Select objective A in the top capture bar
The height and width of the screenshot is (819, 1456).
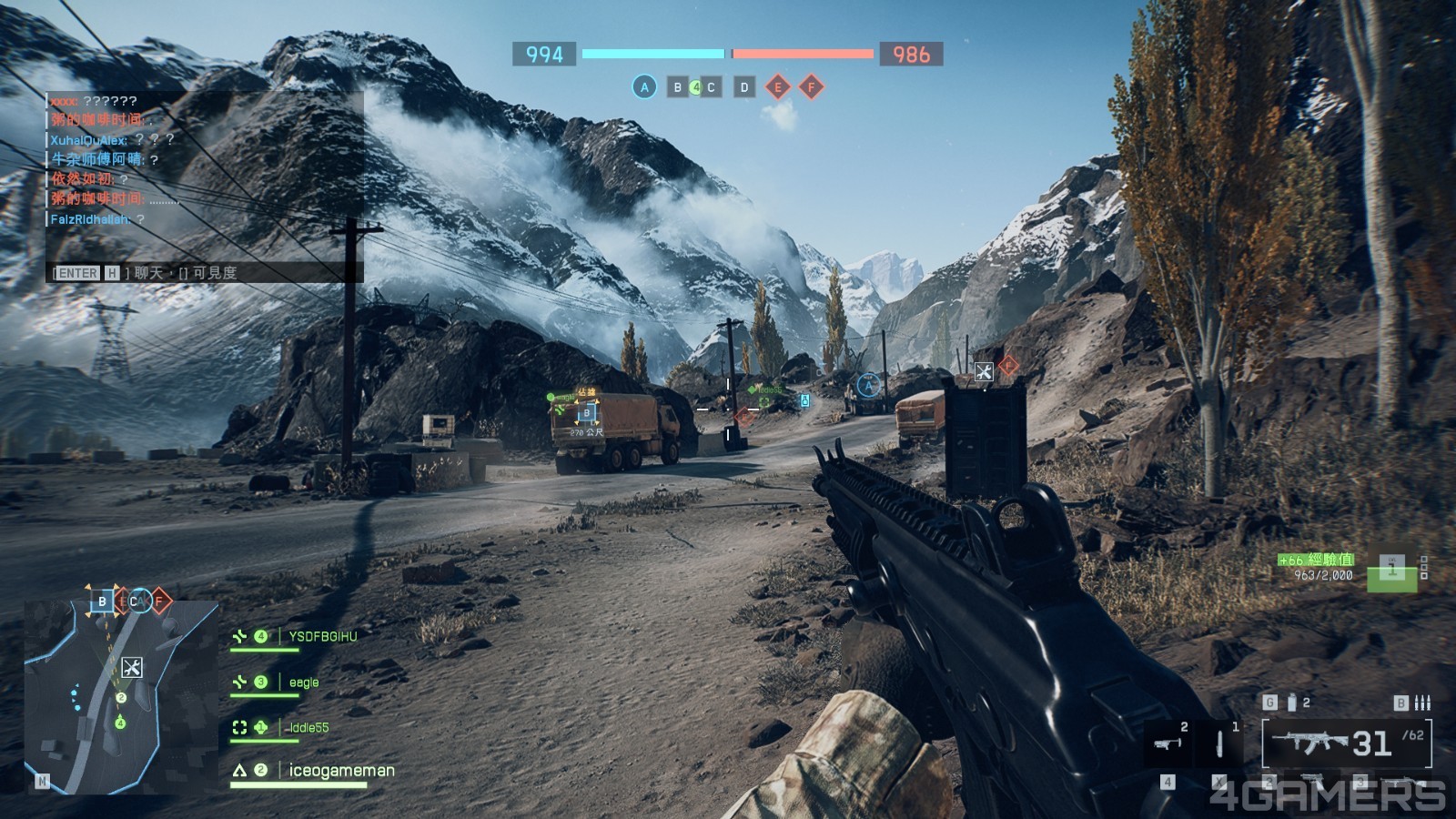point(644,87)
